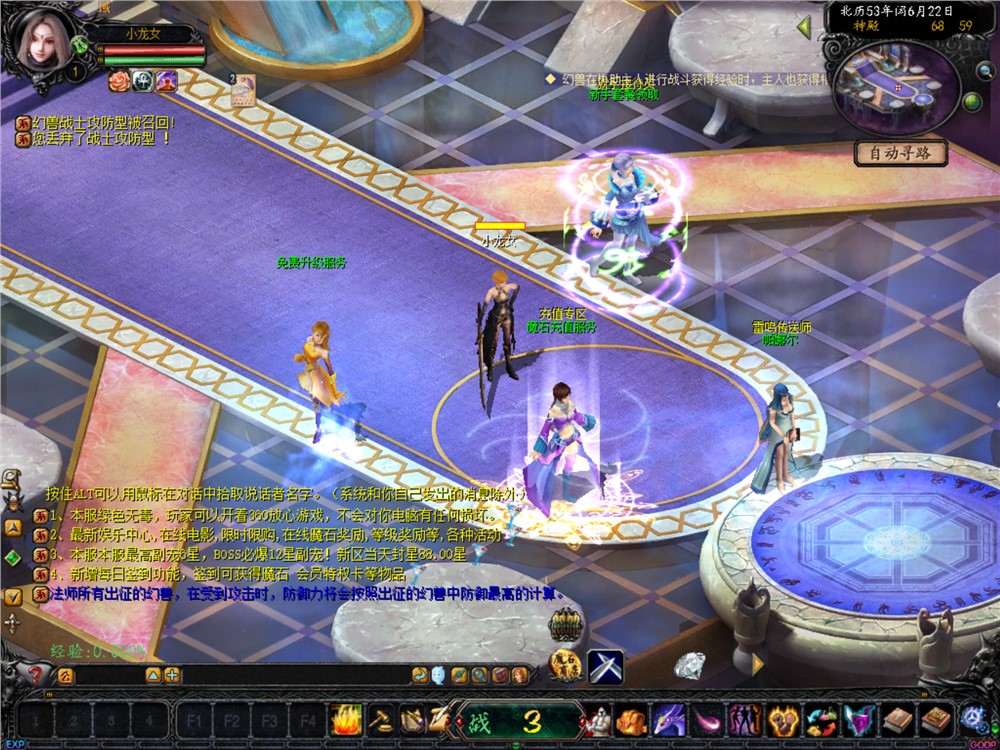The height and width of the screenshot is (750, 1000).
Task: Select the crossed swords attack icon
Action: [x=605, y=666]
